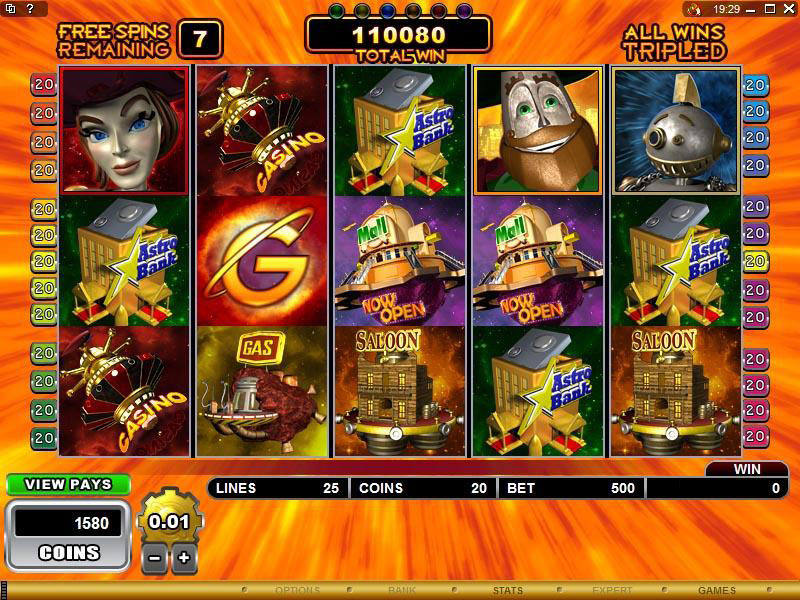800x600 pixels.
Task: Close the game window
Action: (791, 8)
